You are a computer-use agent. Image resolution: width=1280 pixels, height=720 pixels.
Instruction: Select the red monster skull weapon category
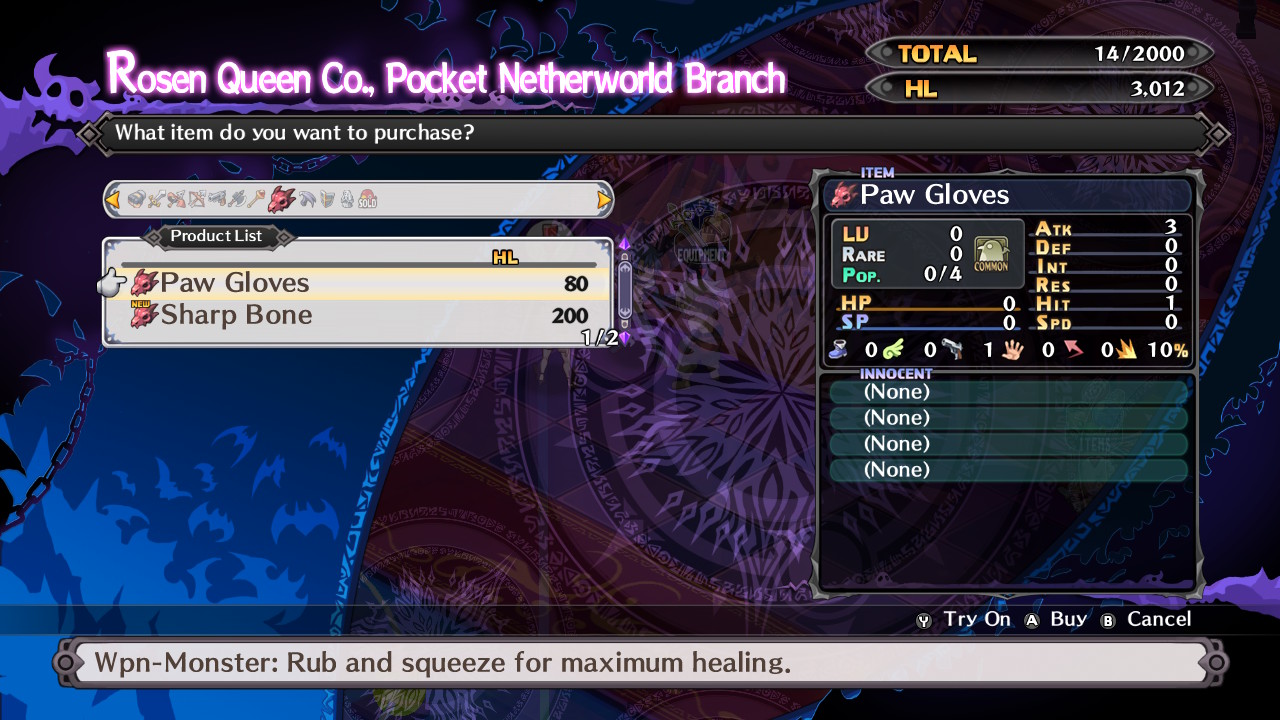tap(281, 200)
